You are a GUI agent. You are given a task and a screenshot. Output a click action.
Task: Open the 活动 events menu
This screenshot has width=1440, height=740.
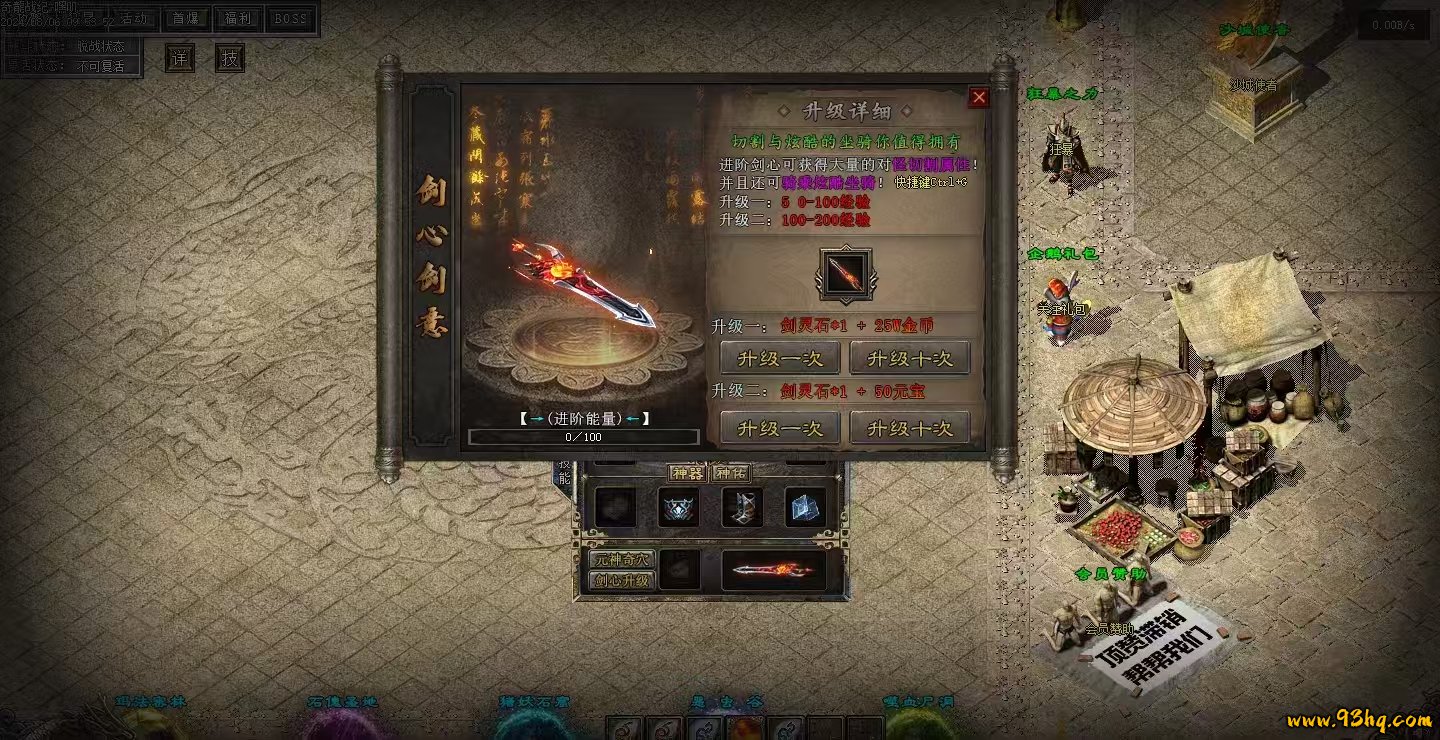pos(133,19)
